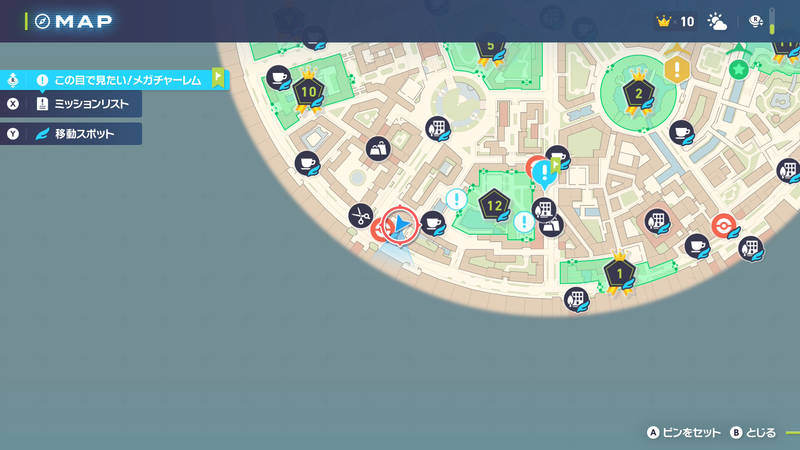Select the player location arrow marker
The image size is (800, 450).
(x=401, y=224)
